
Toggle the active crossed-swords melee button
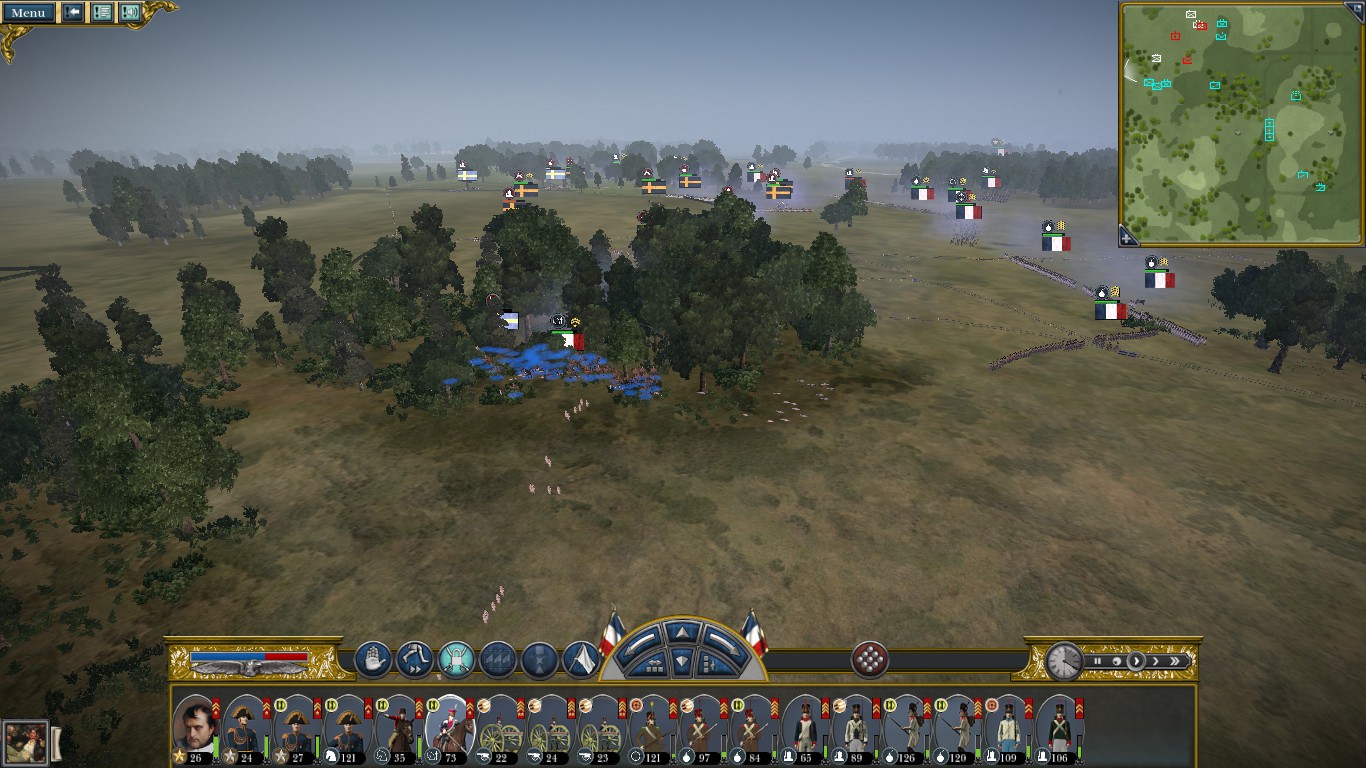point(456,660)
